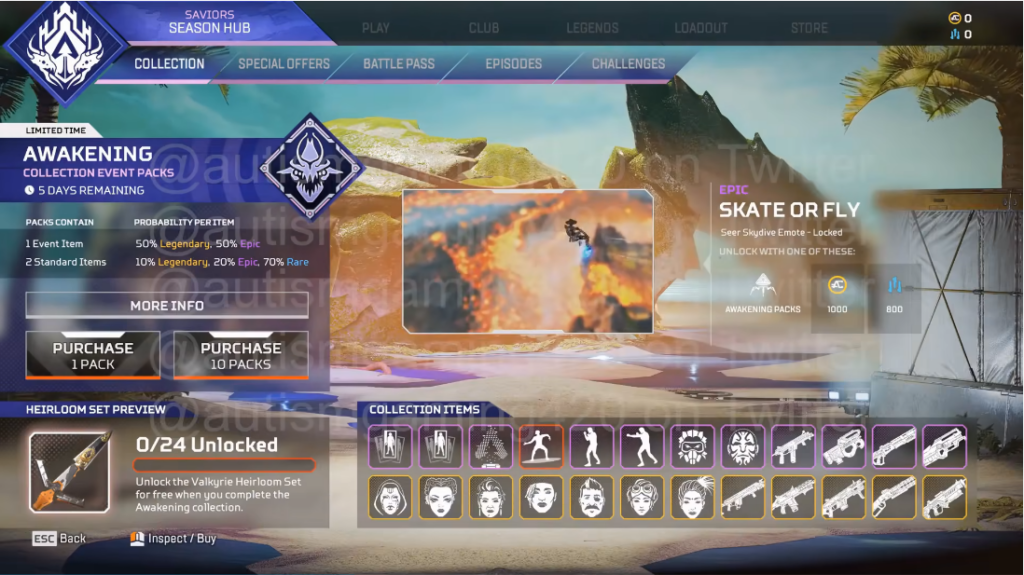This screenshot has height=575, width=1024.
Task: Open the Skate or Fly preview thumbnail
Action: [x=528, y=261]
